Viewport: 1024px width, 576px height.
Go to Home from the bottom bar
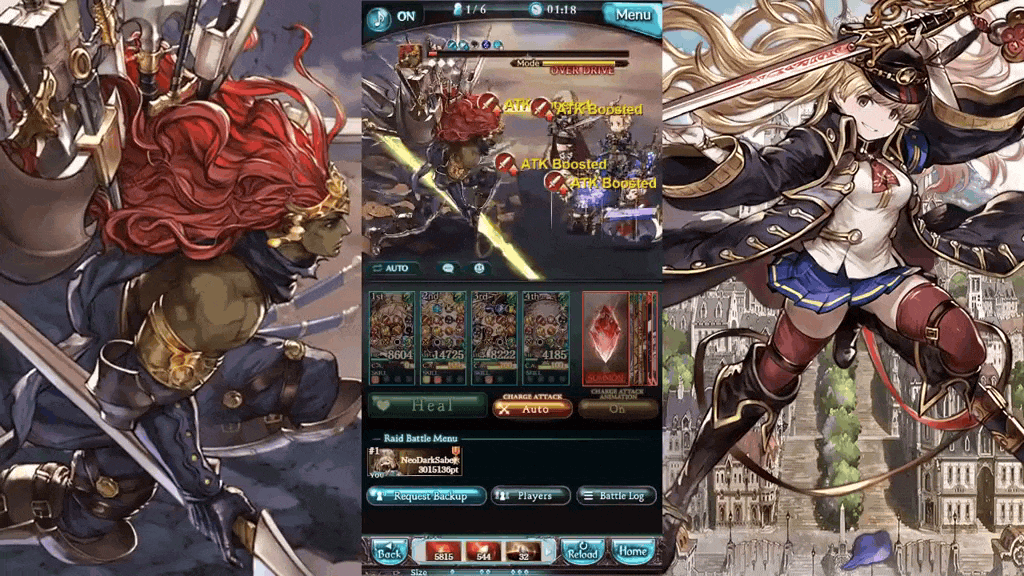point(632,552)
